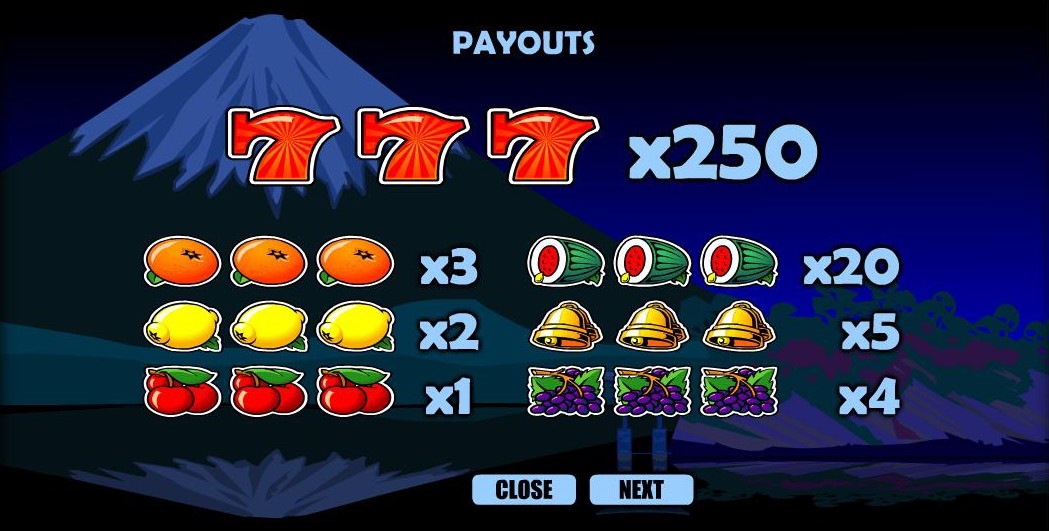1049x531 pixels.
Task: Go to the next payouts page
Action: pos(641,489)
